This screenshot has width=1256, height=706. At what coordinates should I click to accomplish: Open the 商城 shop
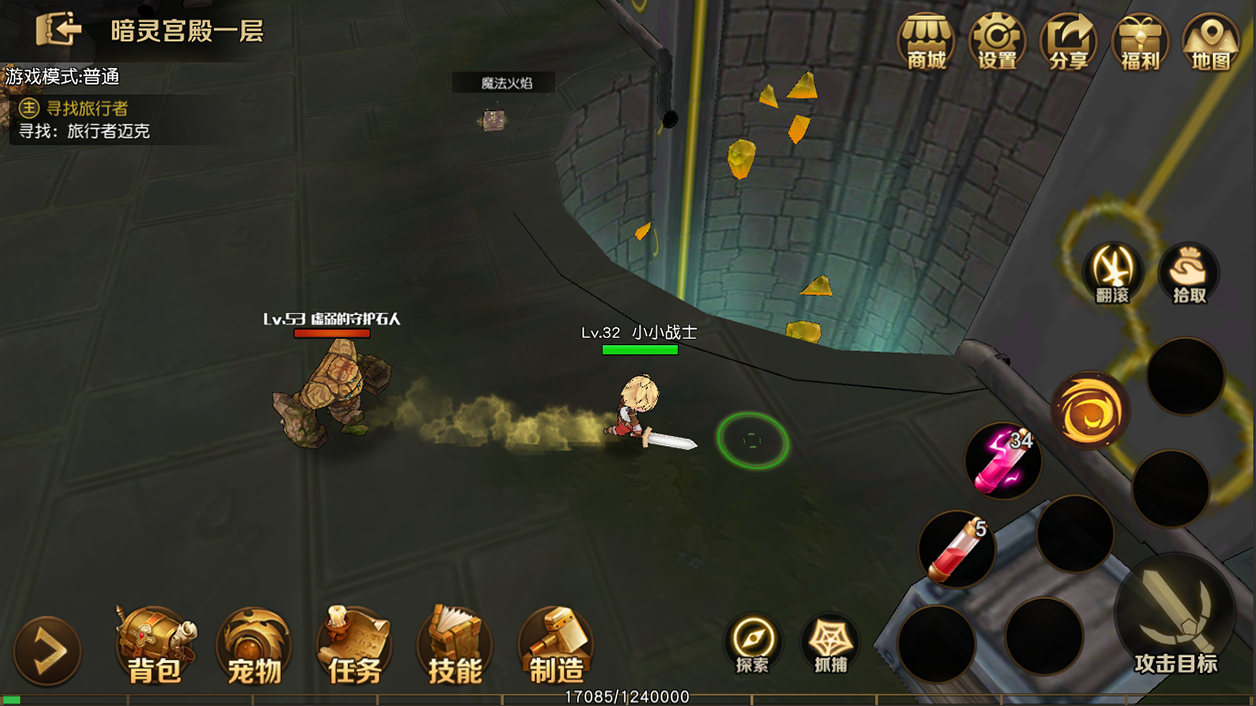(x=926, y=43)
